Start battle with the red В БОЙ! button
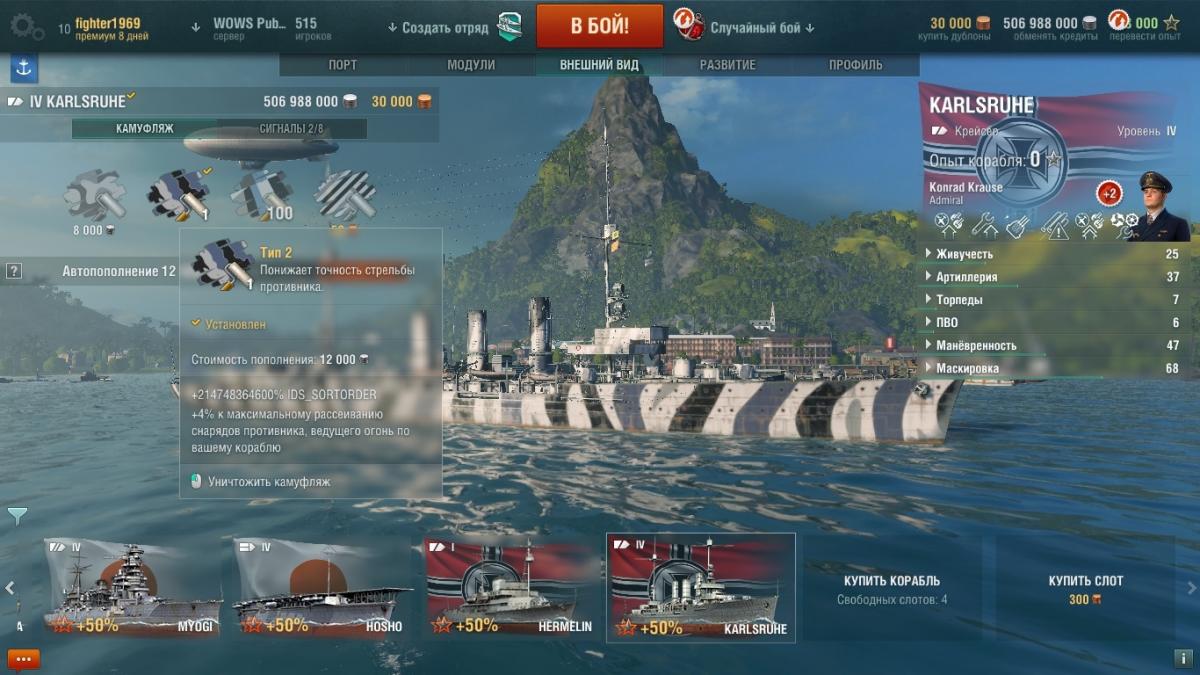The image size is (1200, 675). (x=599, y=26)
